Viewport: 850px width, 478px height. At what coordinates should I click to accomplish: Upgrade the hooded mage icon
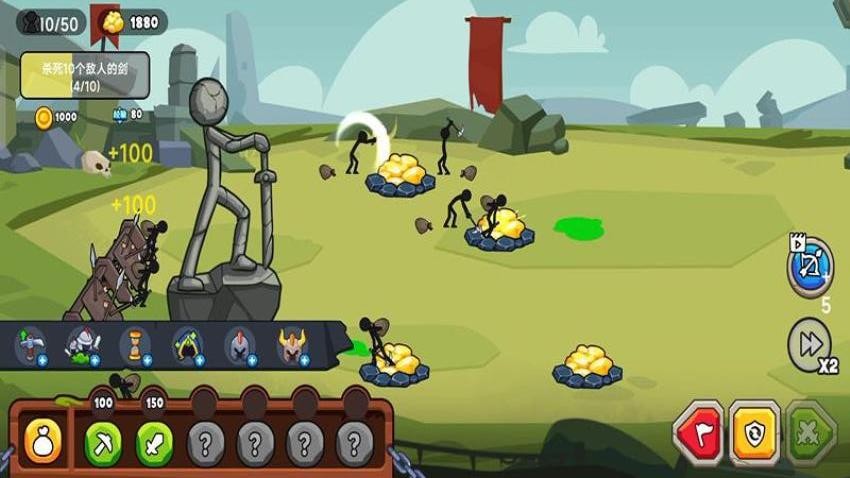tap(187, 345)
